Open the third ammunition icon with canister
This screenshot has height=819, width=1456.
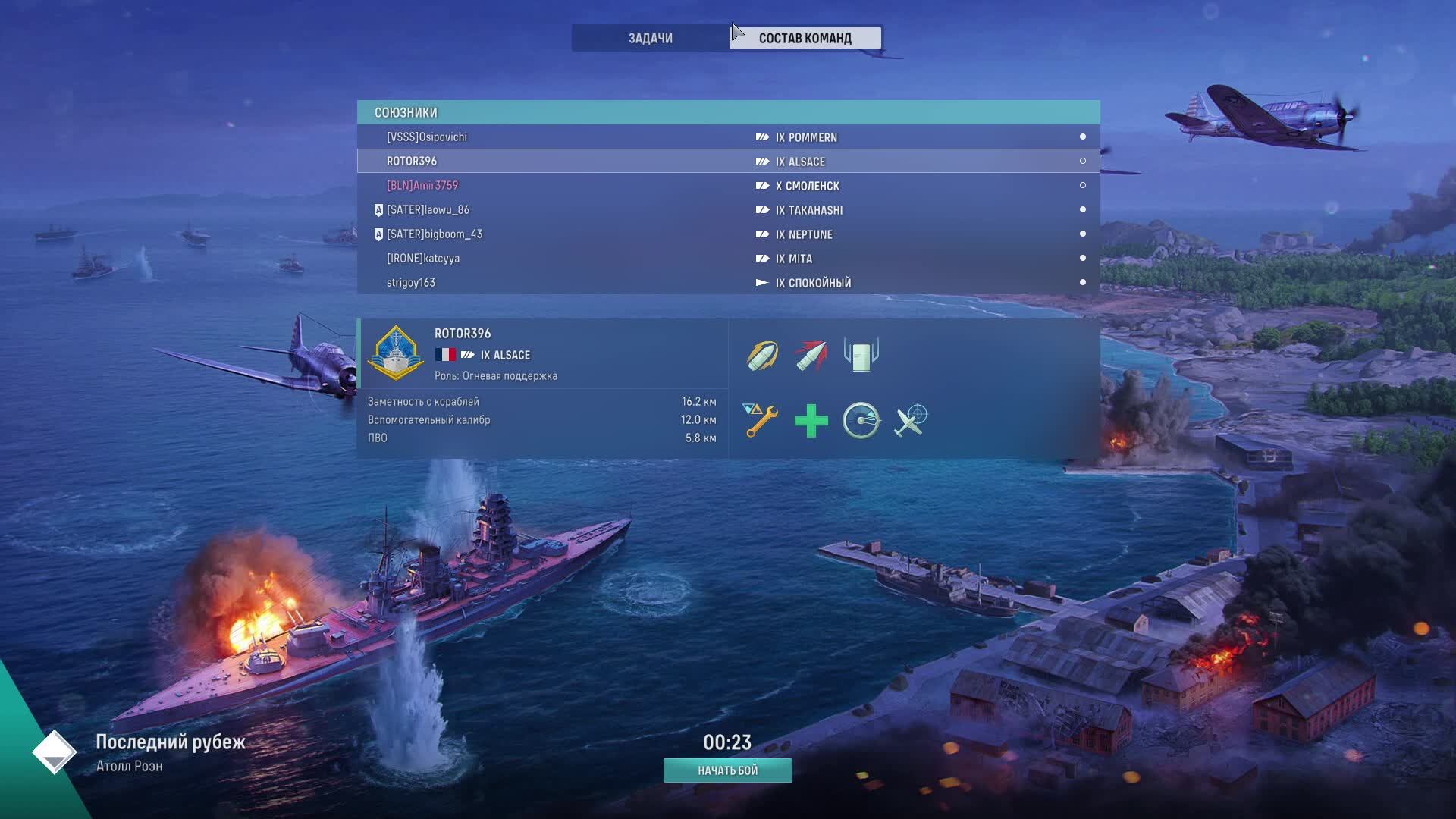pyautogui.click(x=861, y=354)
